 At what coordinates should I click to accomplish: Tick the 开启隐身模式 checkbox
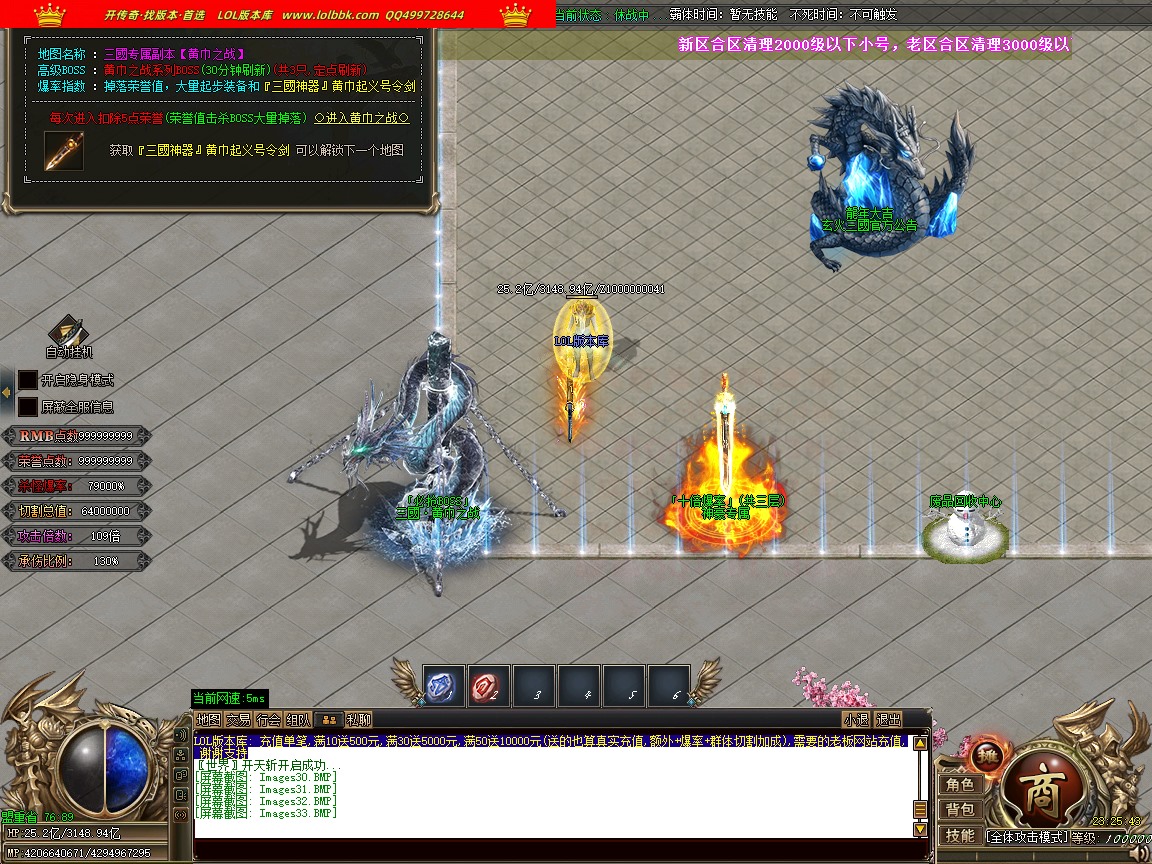pyautogui.click(x=28, y=381)
